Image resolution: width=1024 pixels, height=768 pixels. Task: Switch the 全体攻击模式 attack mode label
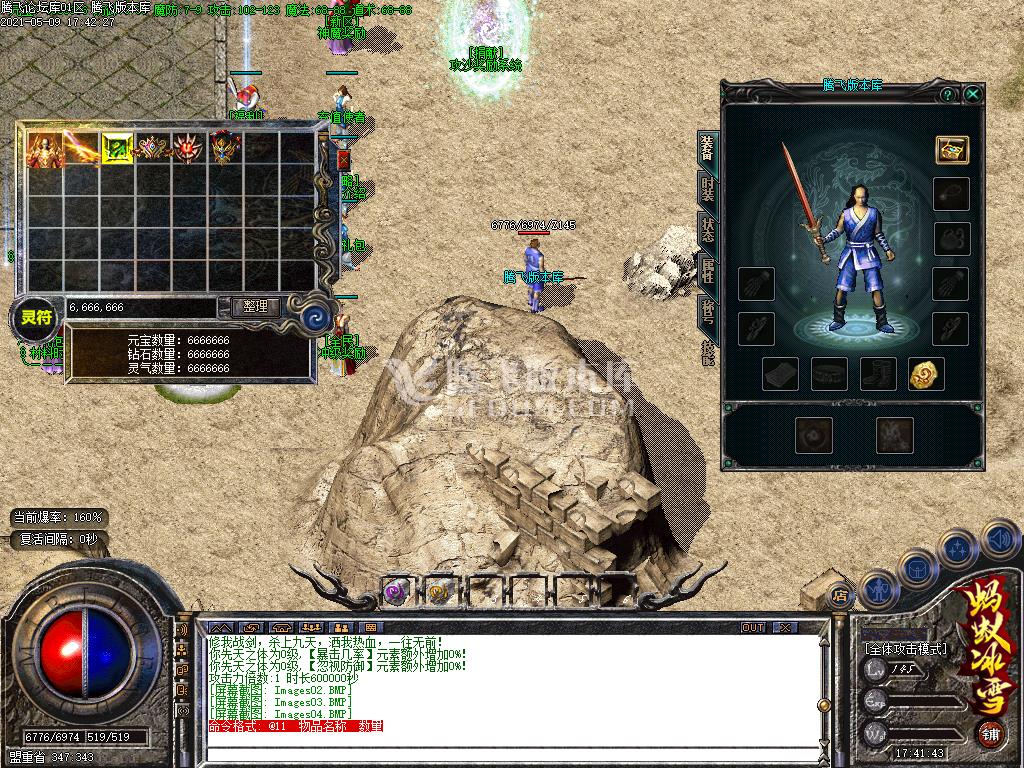(x=905, y=648)
